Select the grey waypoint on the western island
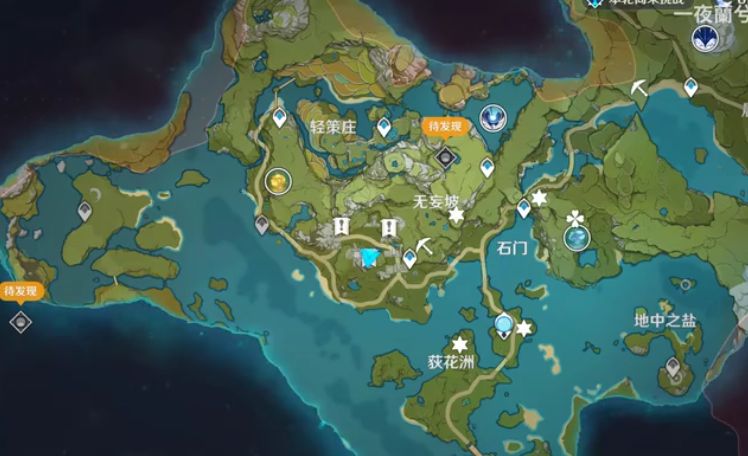 tap(85, 211)
